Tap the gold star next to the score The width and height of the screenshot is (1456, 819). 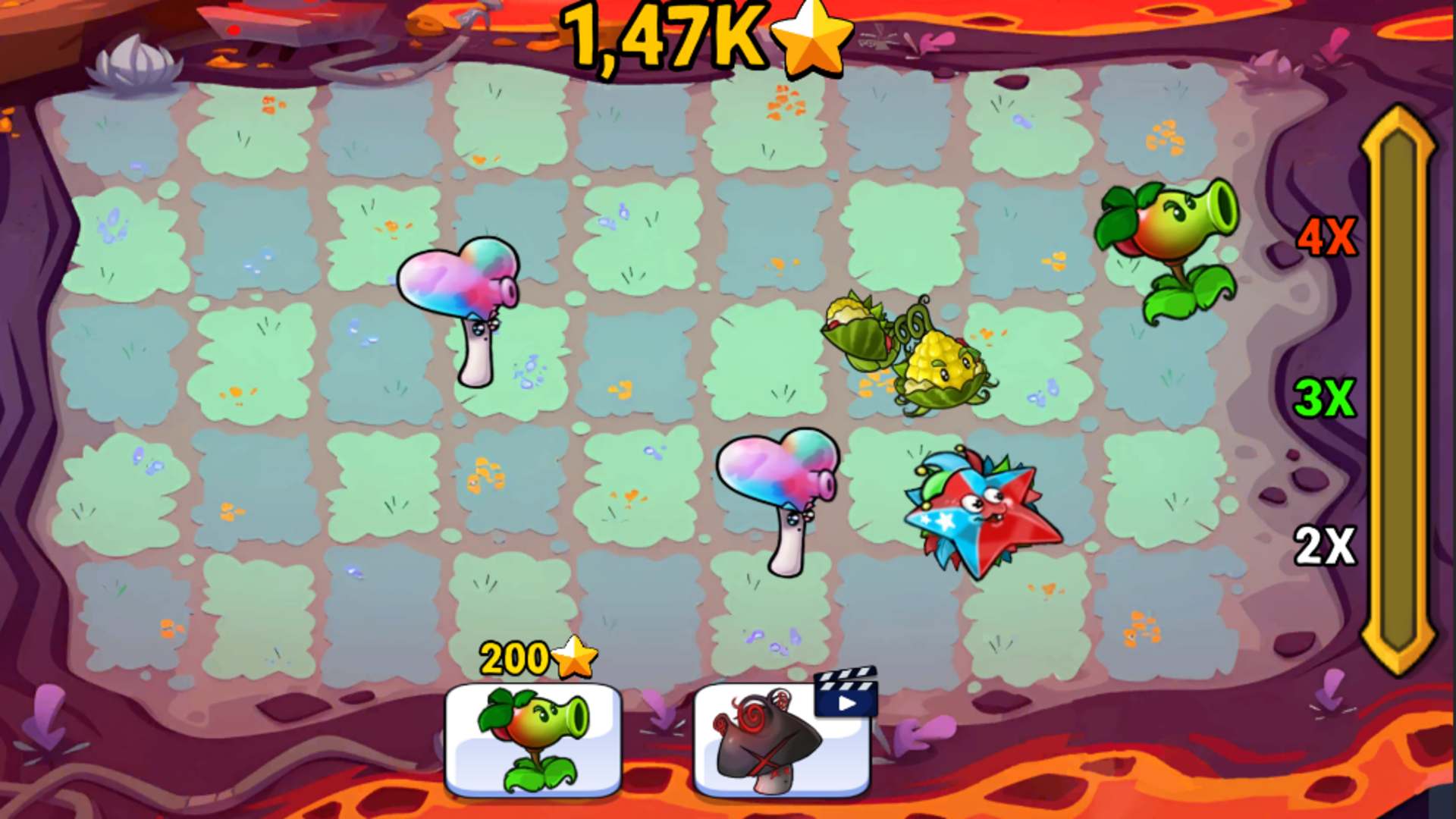(x=811, y=42)
